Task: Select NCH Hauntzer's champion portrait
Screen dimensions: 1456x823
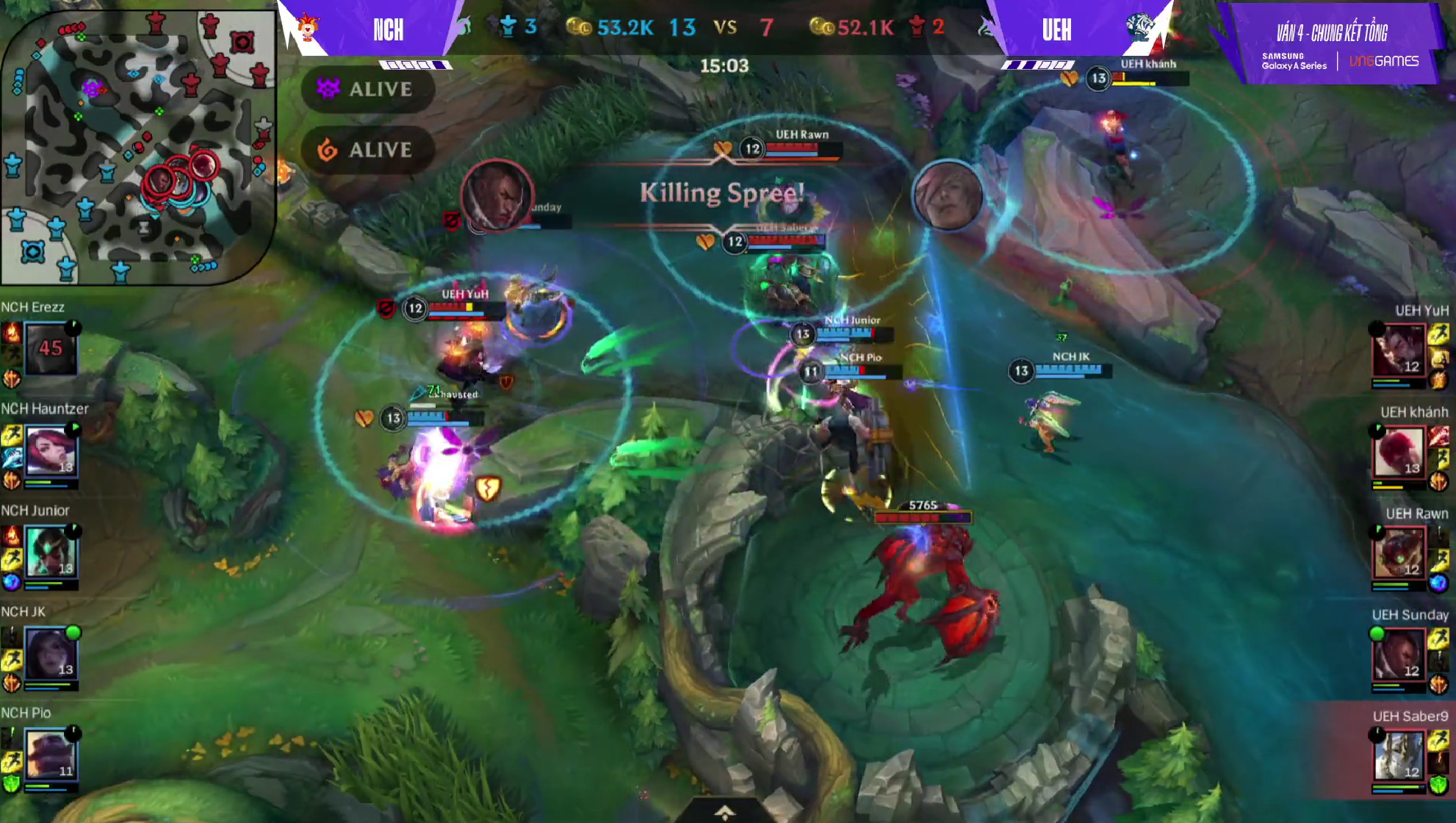Action: (51, 450)
